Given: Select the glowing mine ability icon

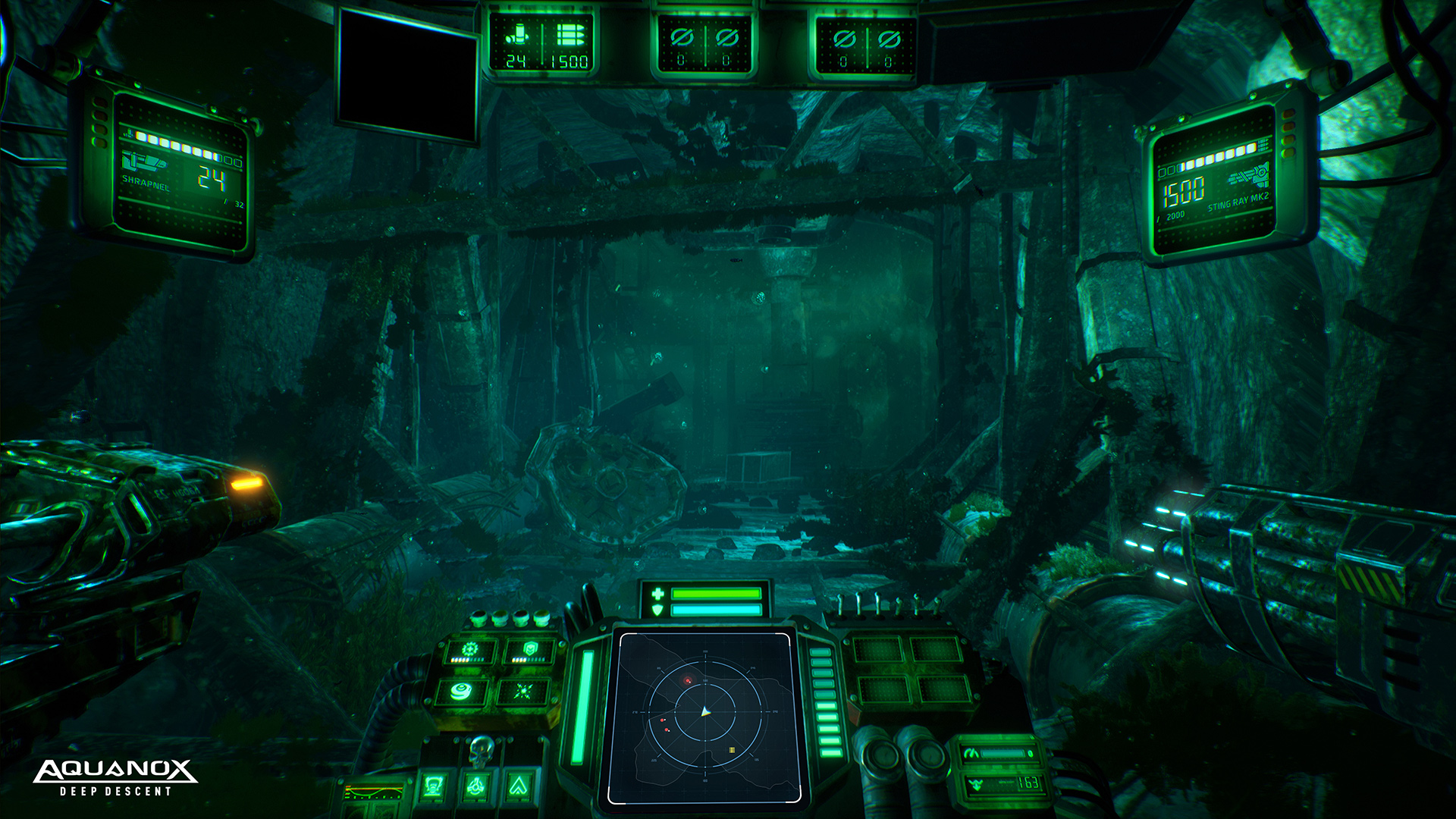Looking at the screenshot, I should (x=461, y=691).
